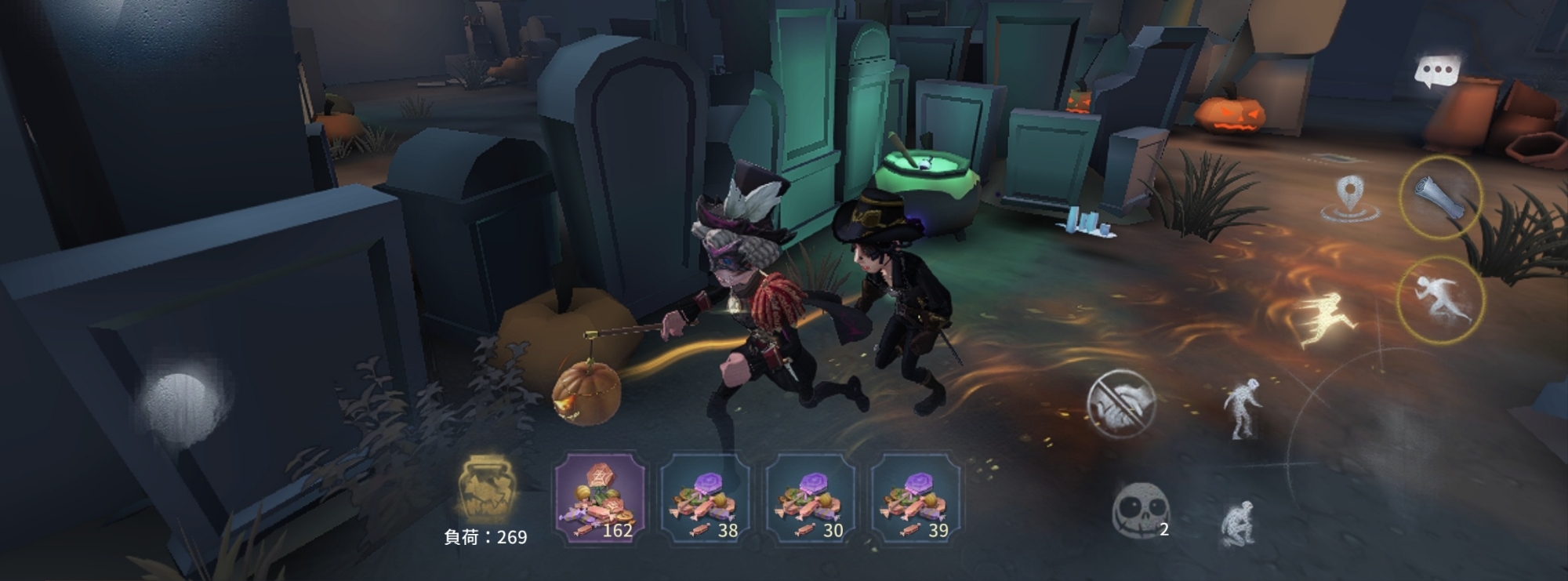Pick the candy pile slot with 39
Image resolution: width=1568 pixels, height=581 pixels.
click(916, 499)
